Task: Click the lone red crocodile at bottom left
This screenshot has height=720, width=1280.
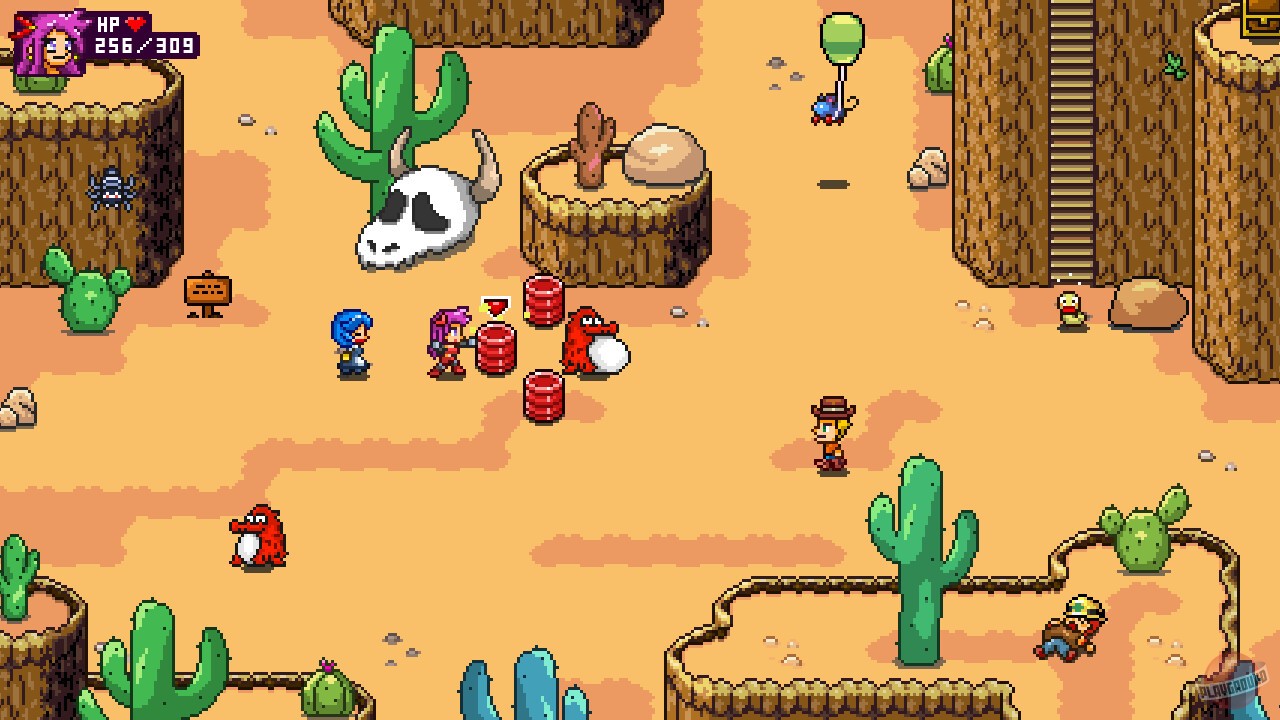Action: click(258, 535)
